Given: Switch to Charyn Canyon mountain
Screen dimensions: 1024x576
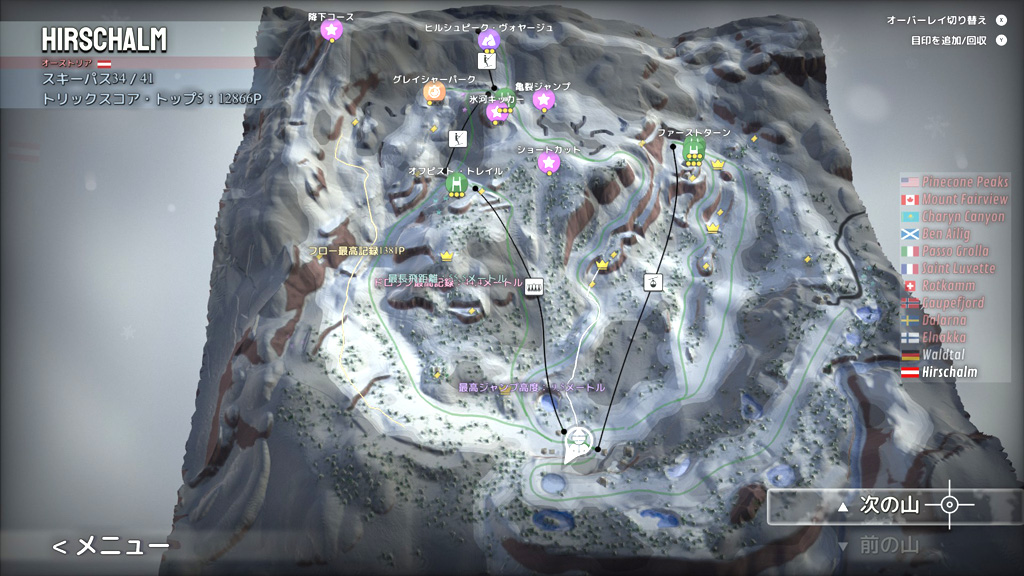Looking at the screenshot, I should pos(963,217).
